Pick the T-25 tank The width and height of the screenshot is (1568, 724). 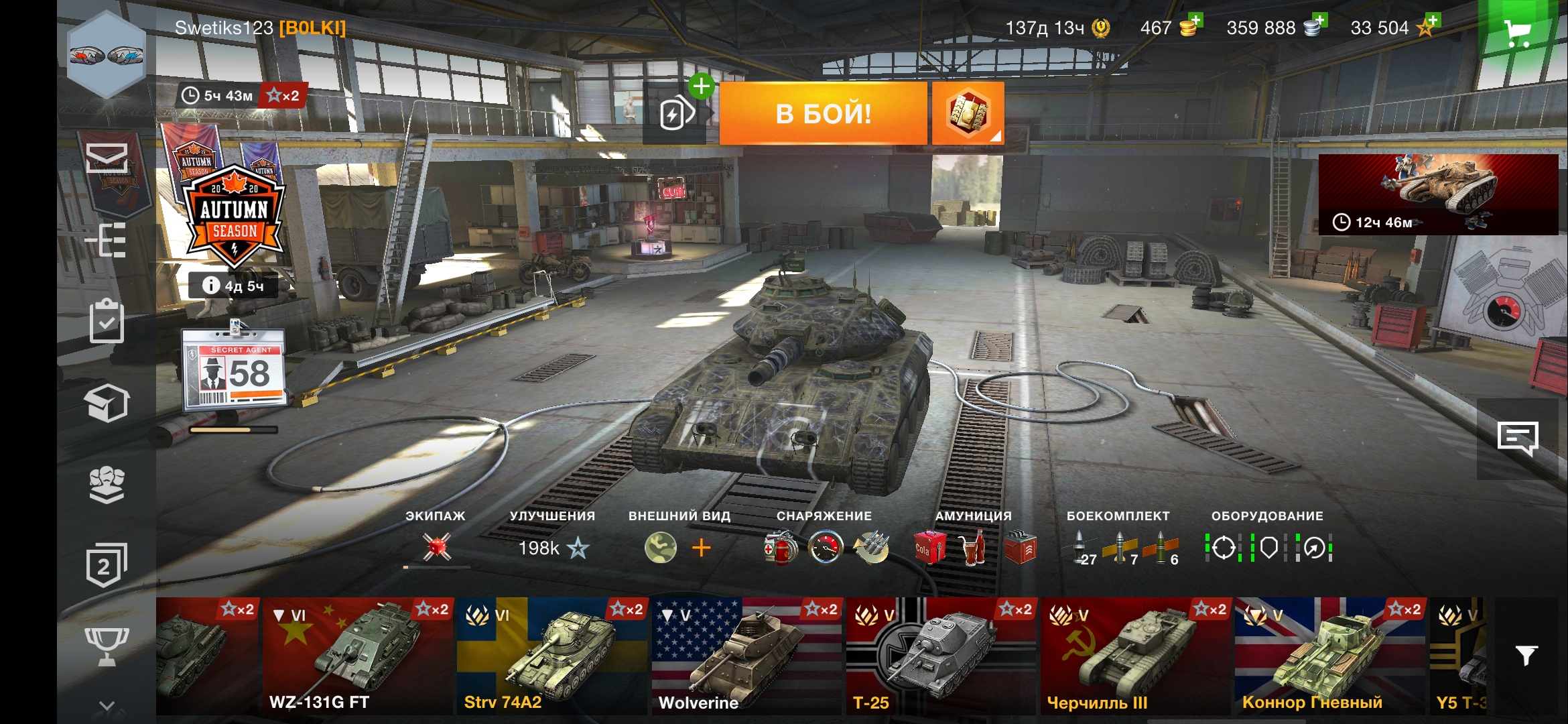pyautogui.click(x=941, y=656)
